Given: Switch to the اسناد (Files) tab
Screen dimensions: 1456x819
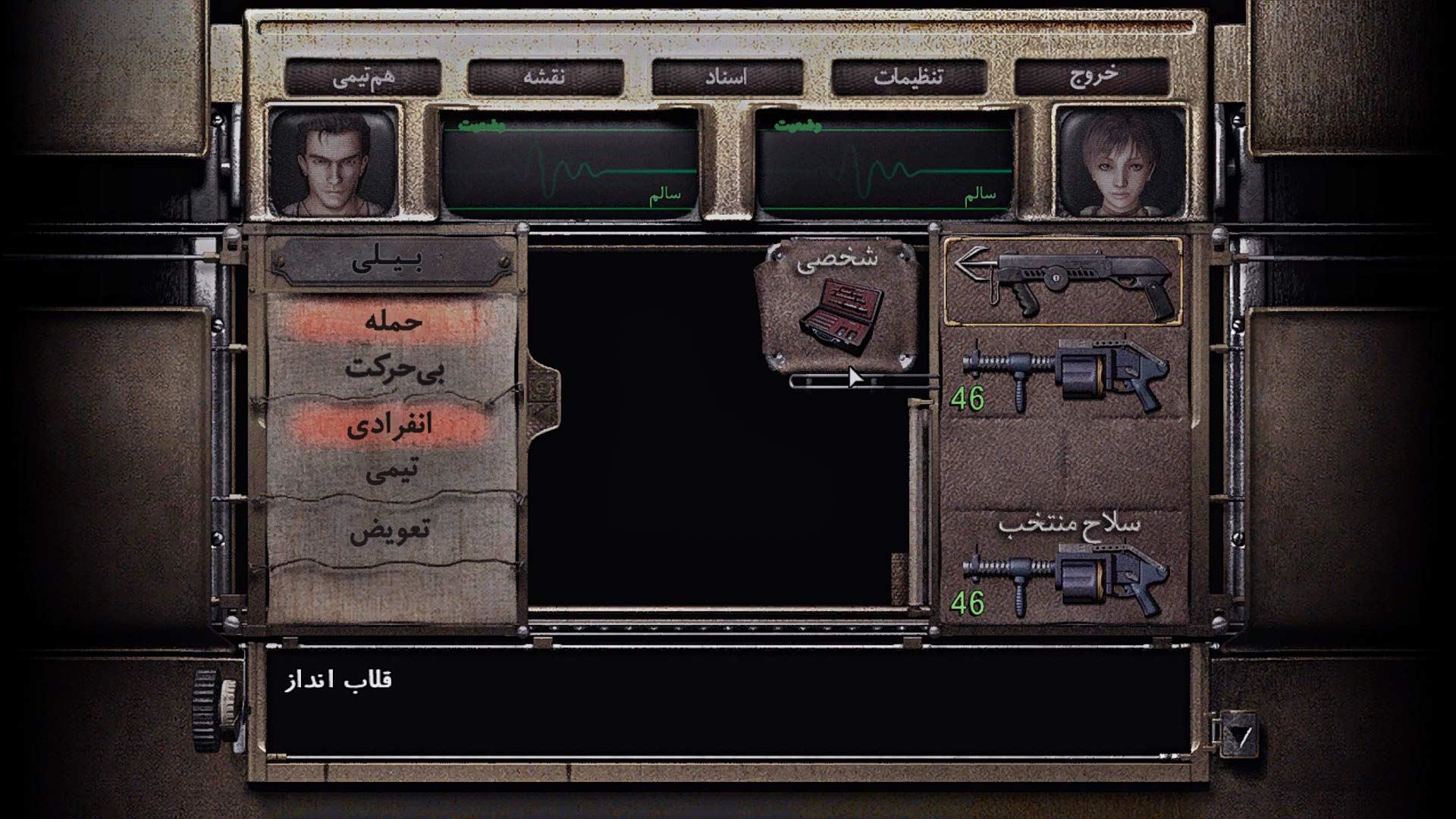Looking at the screenshot, I should [x=727, y=77].
